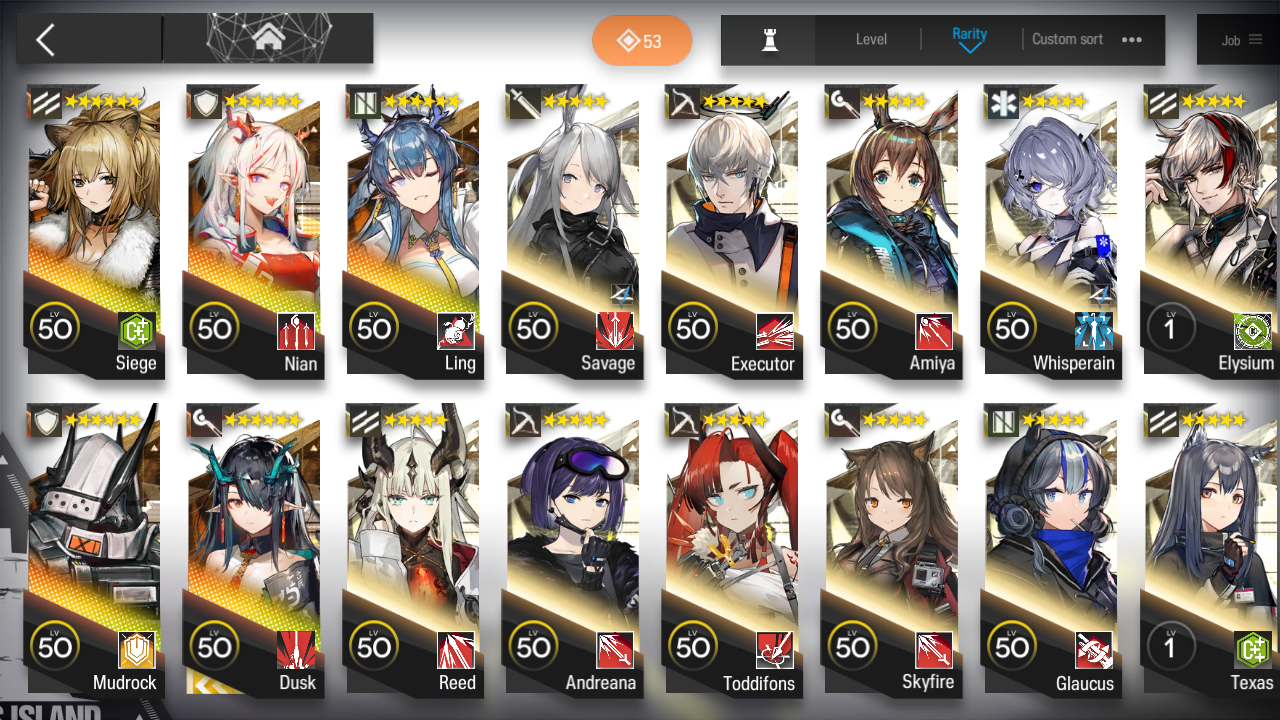This screenshot has height=720, width=1280.
Task: Open the ellipsis sort options menu
Action: point(1131,40)
